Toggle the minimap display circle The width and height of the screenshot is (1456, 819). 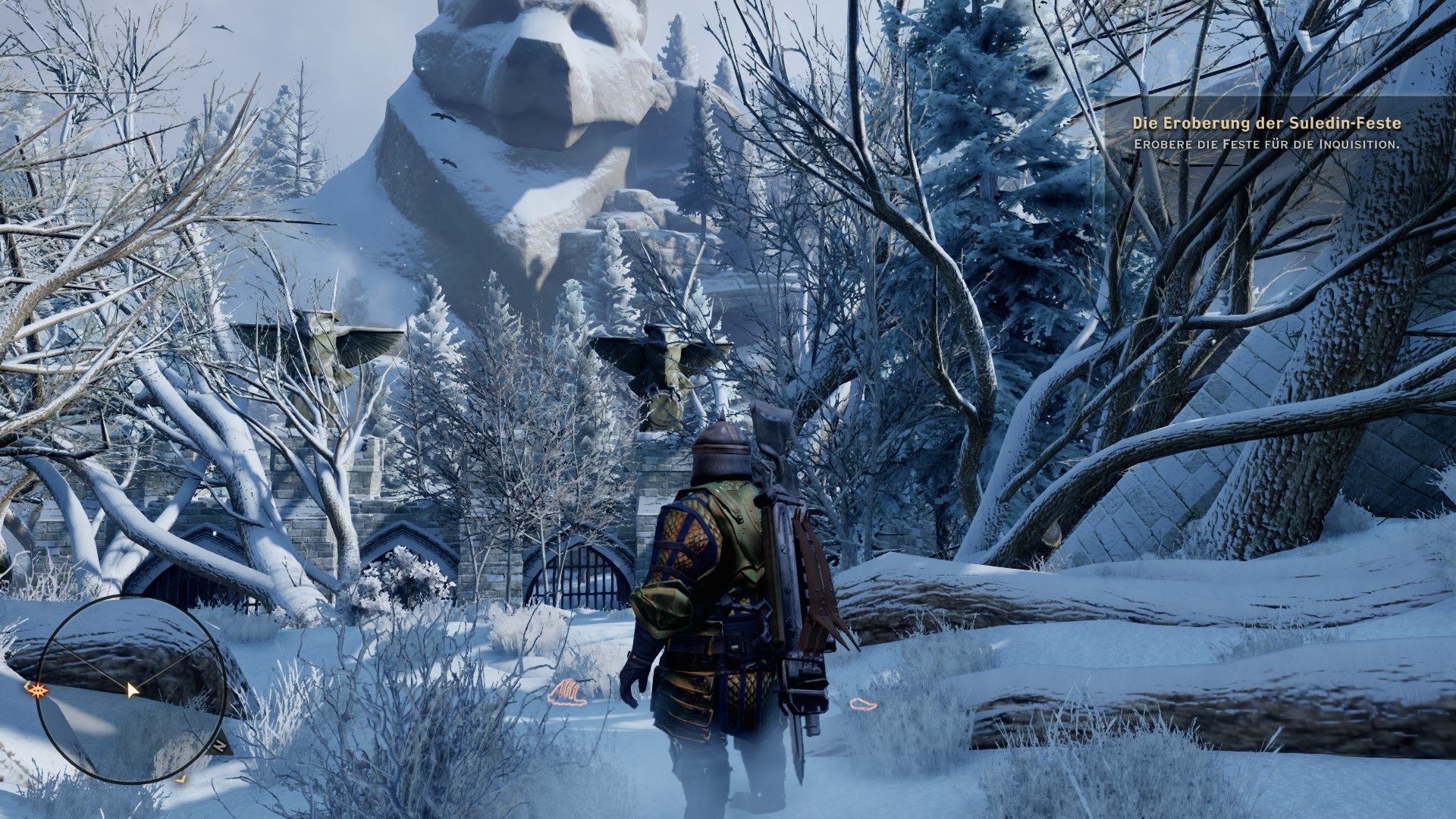tap(133, 690)
